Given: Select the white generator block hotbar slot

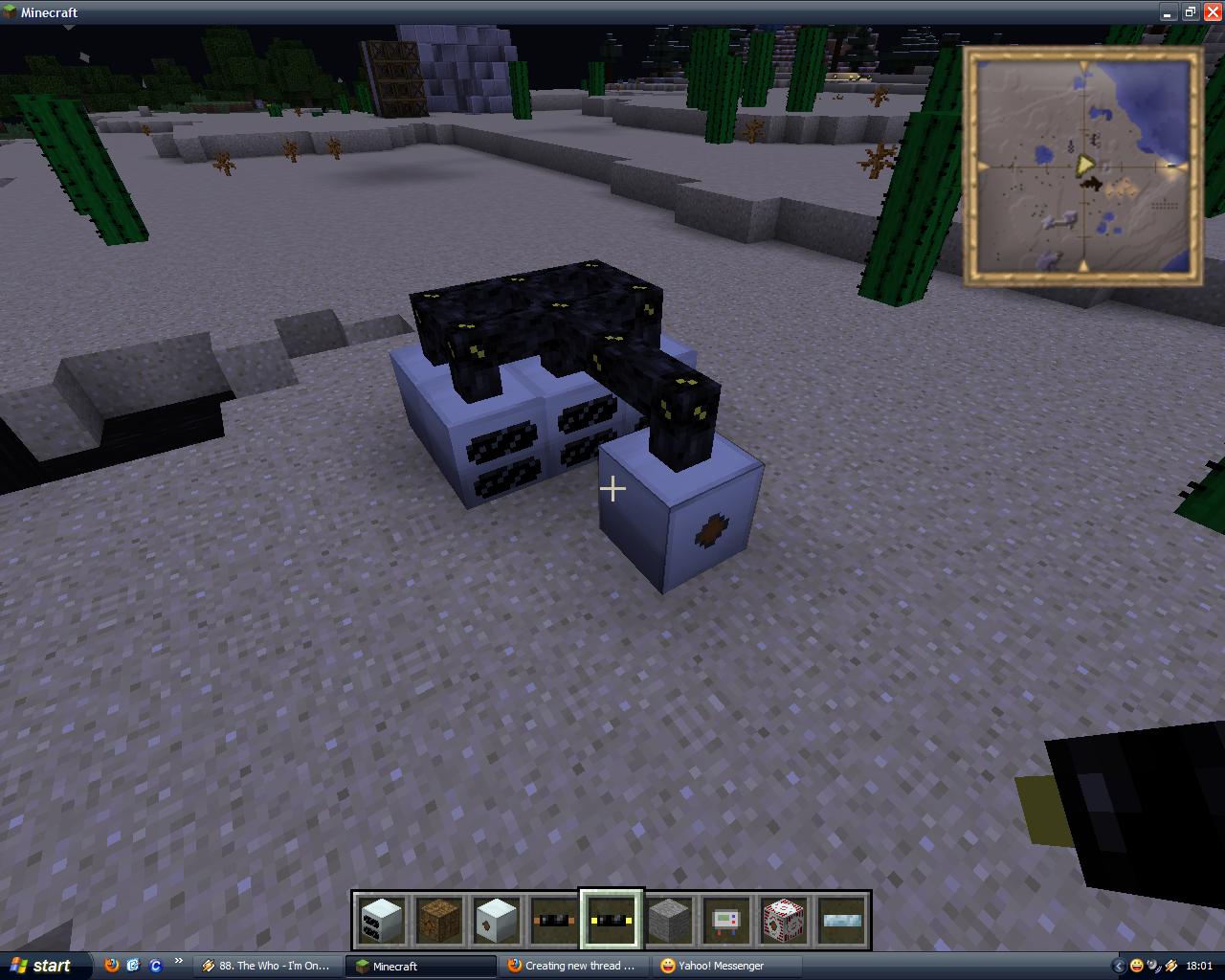Looking at the screenshot, I should [x=382, y=921].
